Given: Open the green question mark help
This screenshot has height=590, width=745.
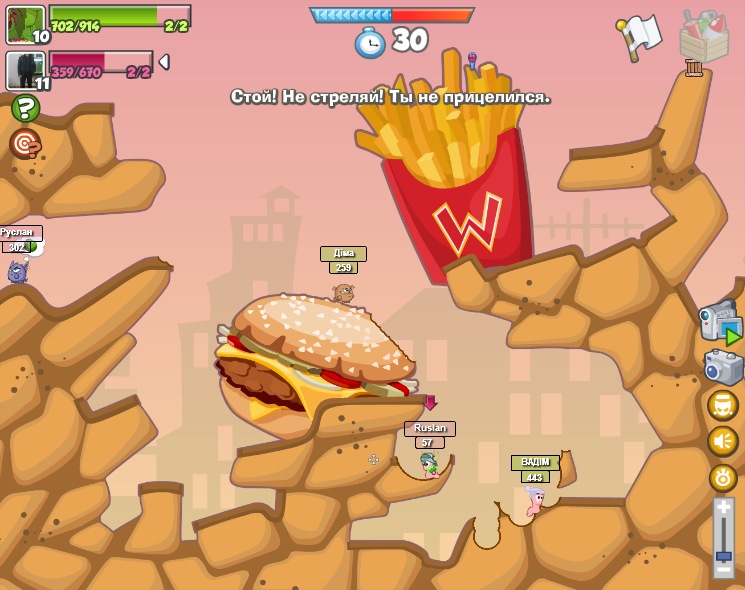Looking at the screenshot, I should (25, 108).
